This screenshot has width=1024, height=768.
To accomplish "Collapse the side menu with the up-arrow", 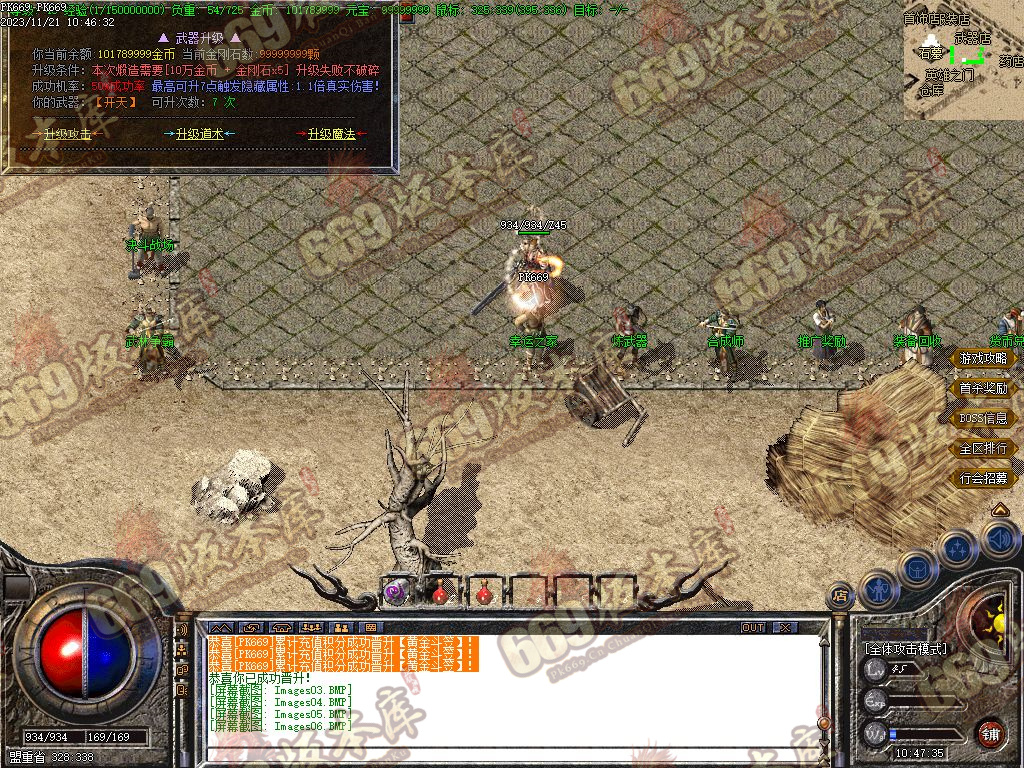I will (999, 510).
